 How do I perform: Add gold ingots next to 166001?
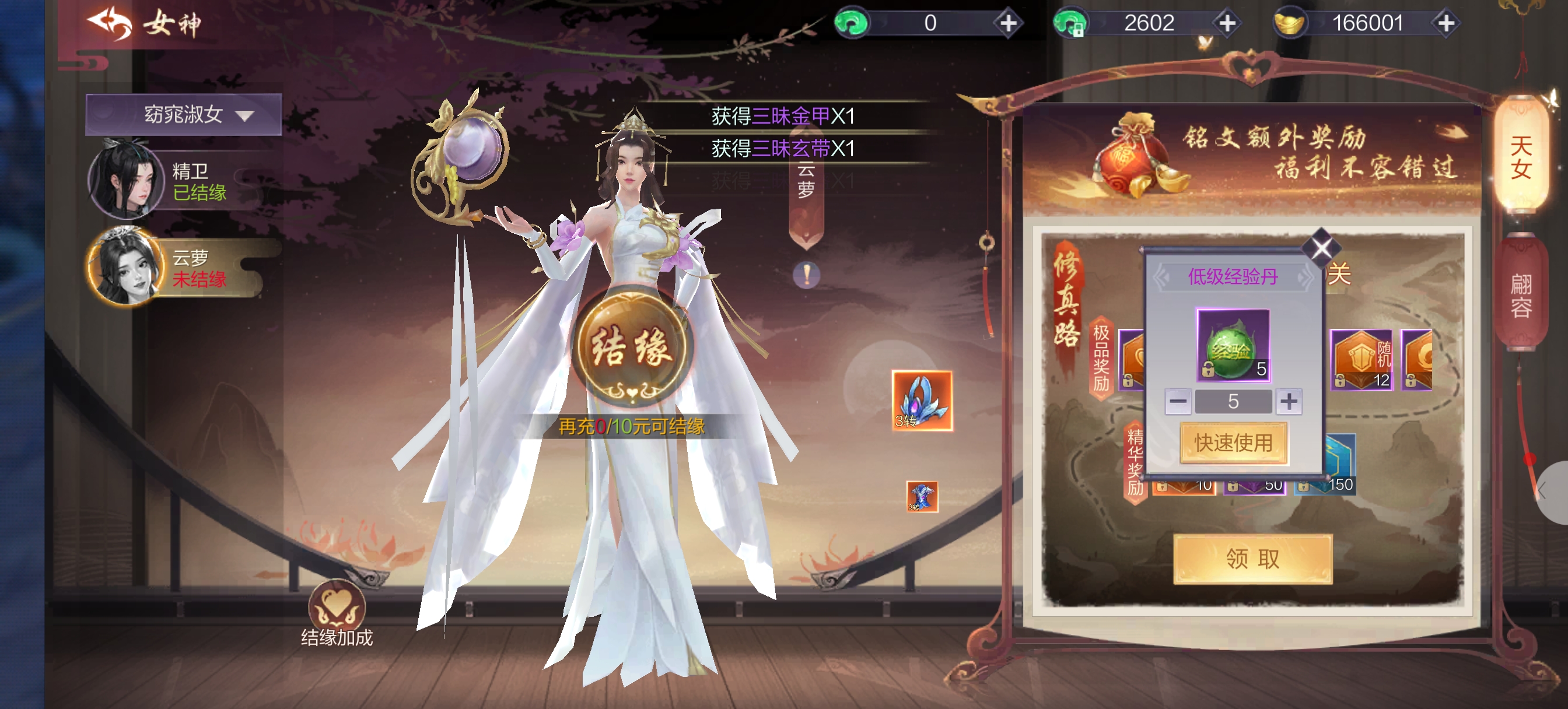[x=1446, y=23]
